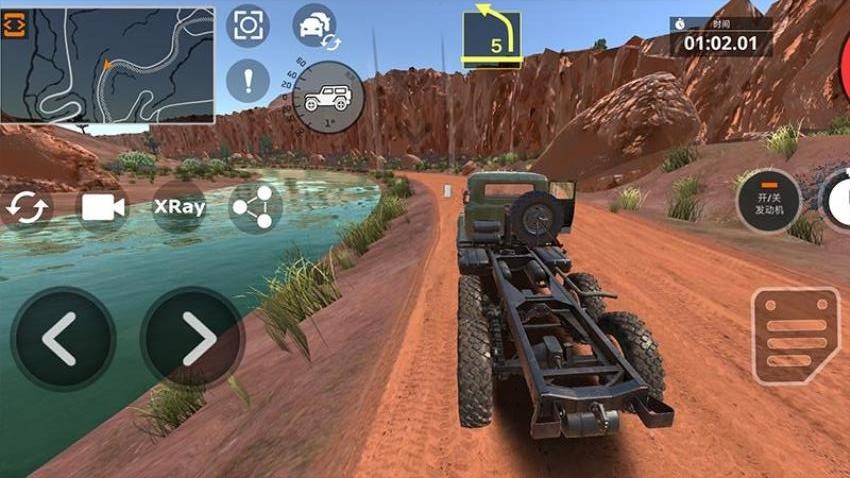Steer left with the left arrow
850x478 pixels.
tap(62, 339)
